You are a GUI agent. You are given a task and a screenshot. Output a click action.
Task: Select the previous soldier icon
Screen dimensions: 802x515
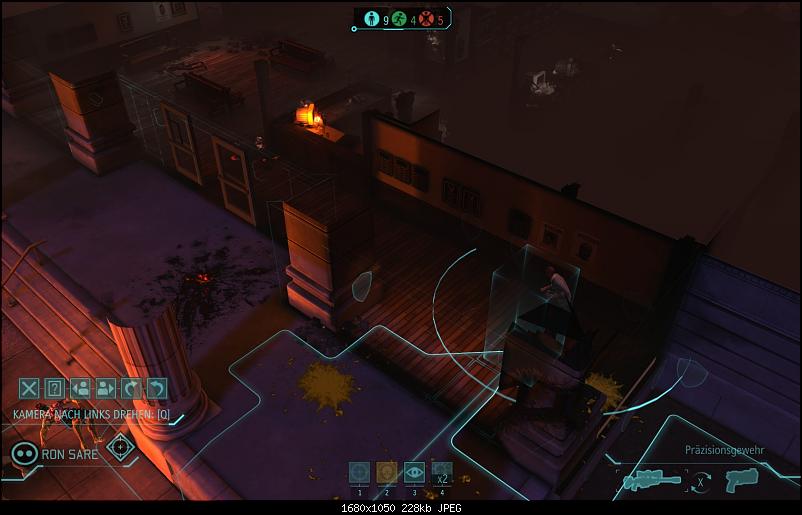[81, 389]
